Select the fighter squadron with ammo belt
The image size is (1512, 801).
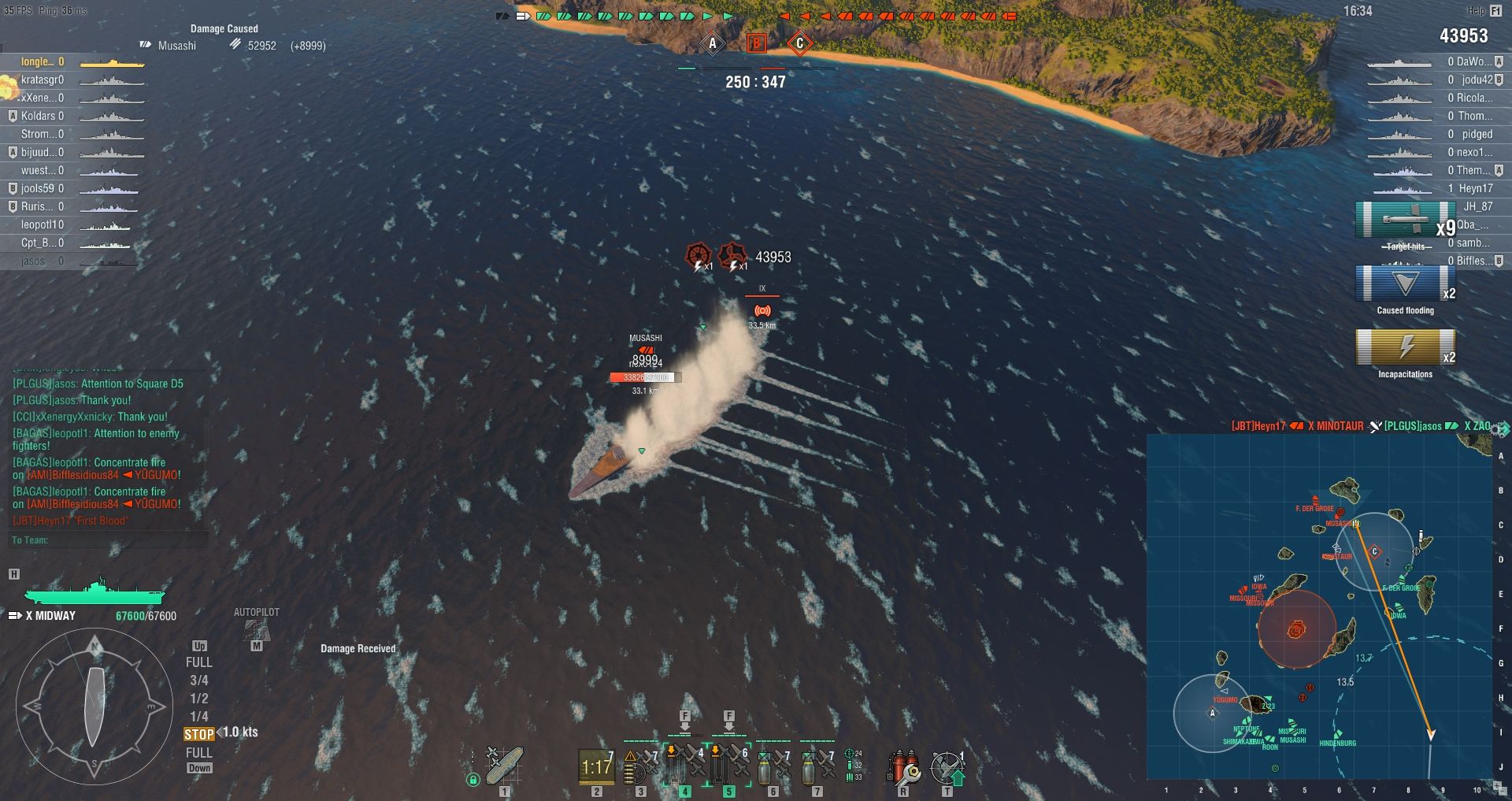tap(641, 766)
